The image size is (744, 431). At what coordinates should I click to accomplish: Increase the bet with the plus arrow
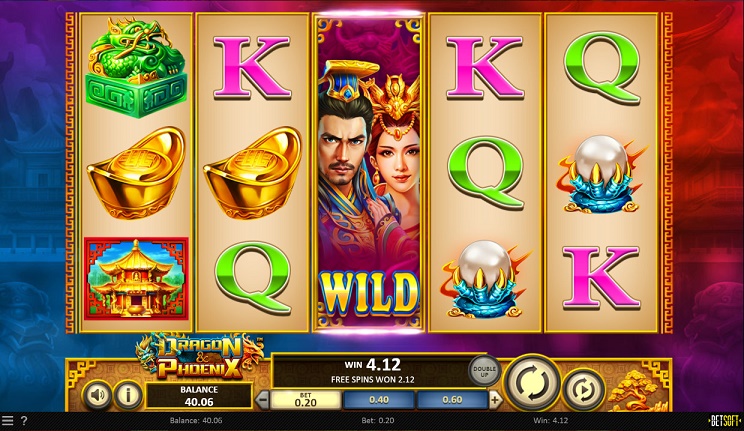tap(495, 400)
